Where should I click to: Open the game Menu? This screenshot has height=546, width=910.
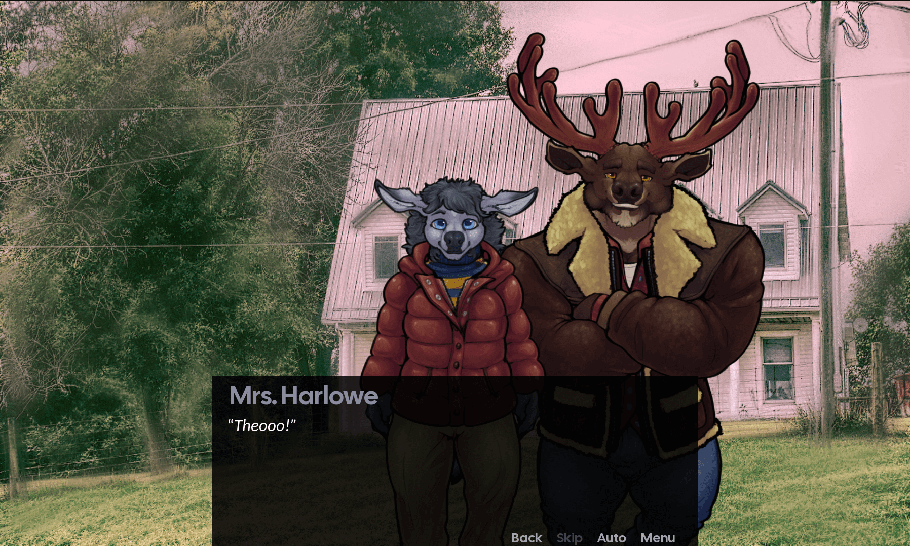click(x=657, y=538)
